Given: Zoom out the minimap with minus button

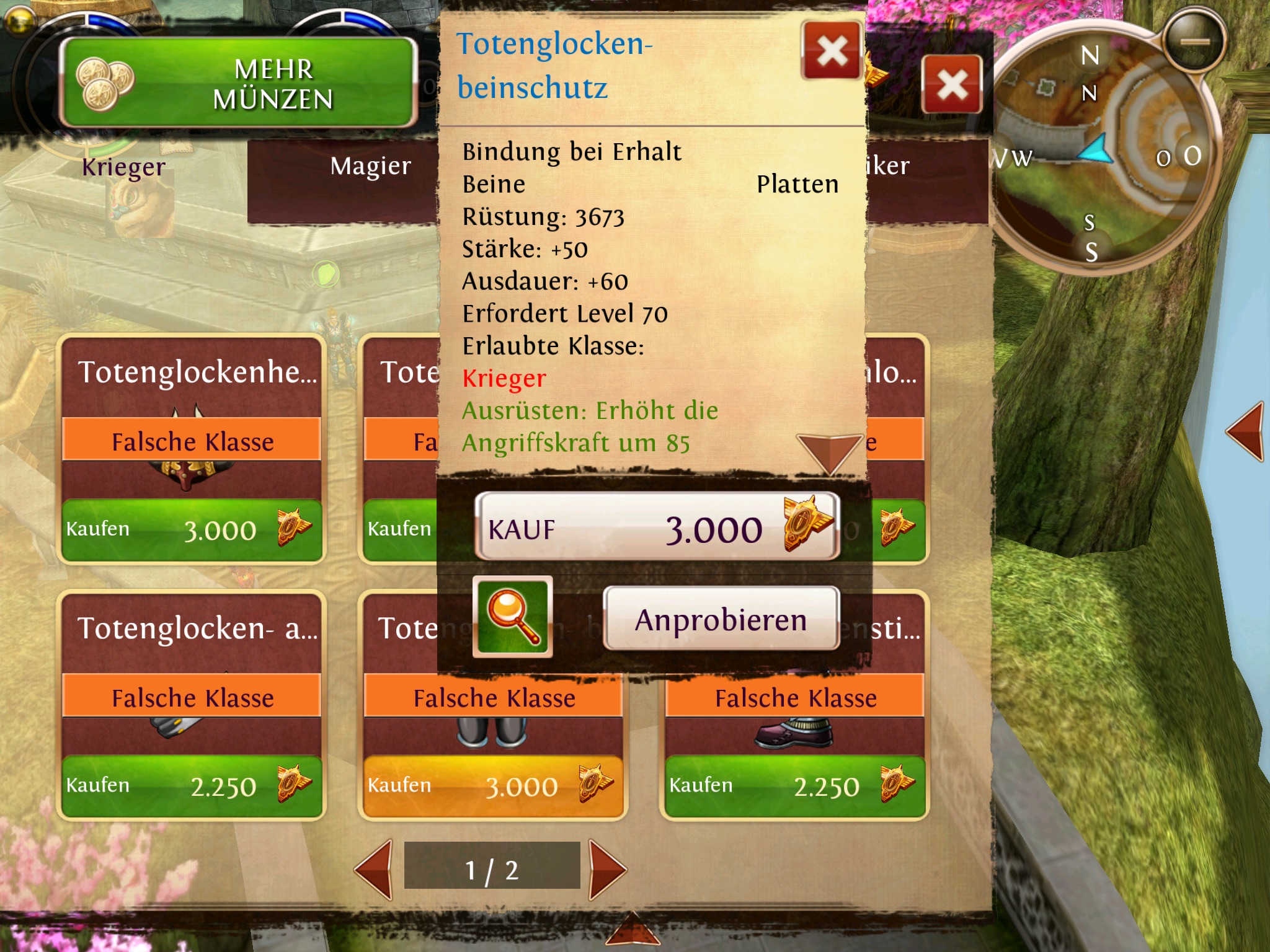Looking at the screenshot, I should point(1194,42).
